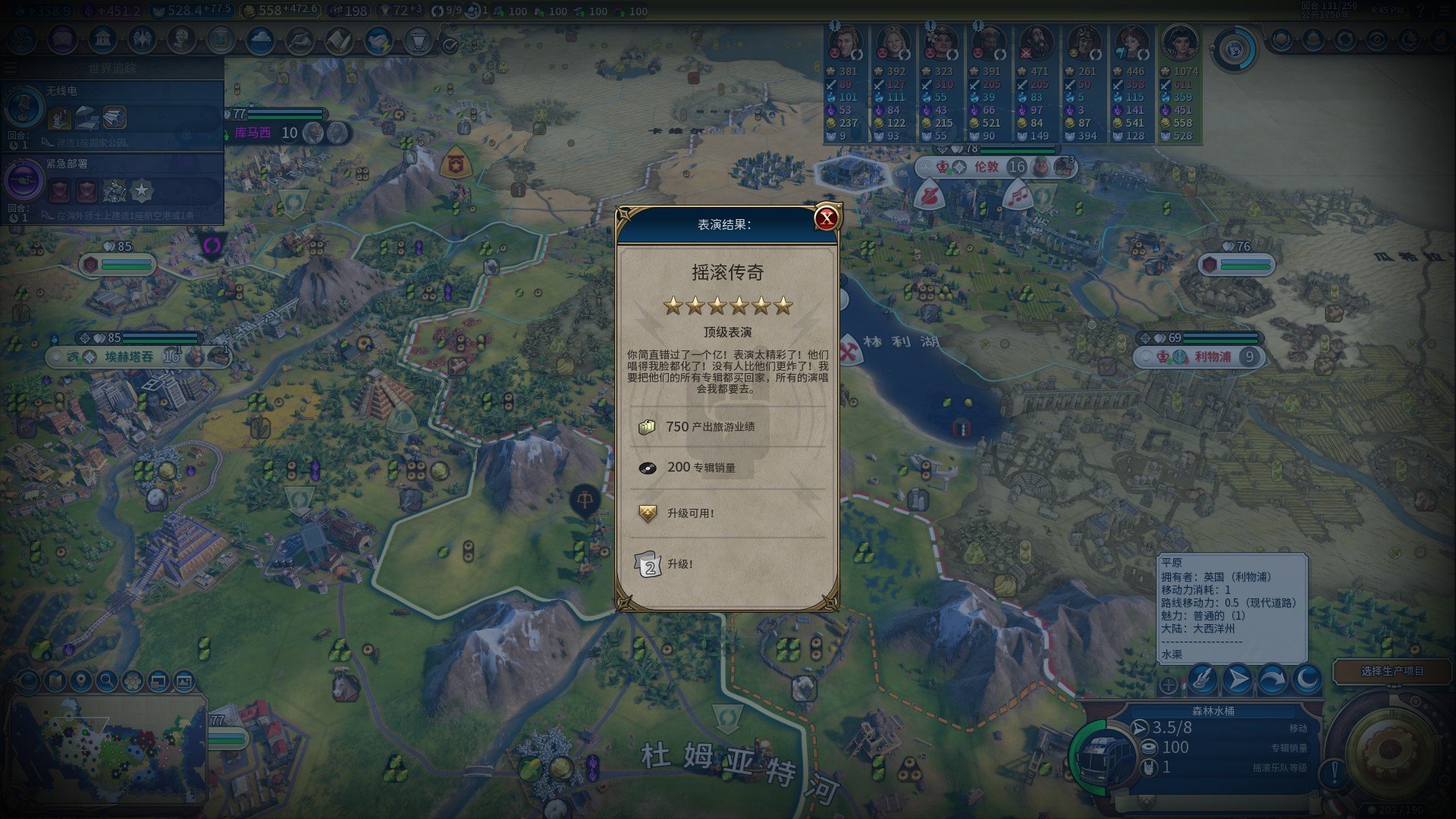The image size is (1456, 819).
Task: Click the minimap world overview
Action: pos(106,747)
